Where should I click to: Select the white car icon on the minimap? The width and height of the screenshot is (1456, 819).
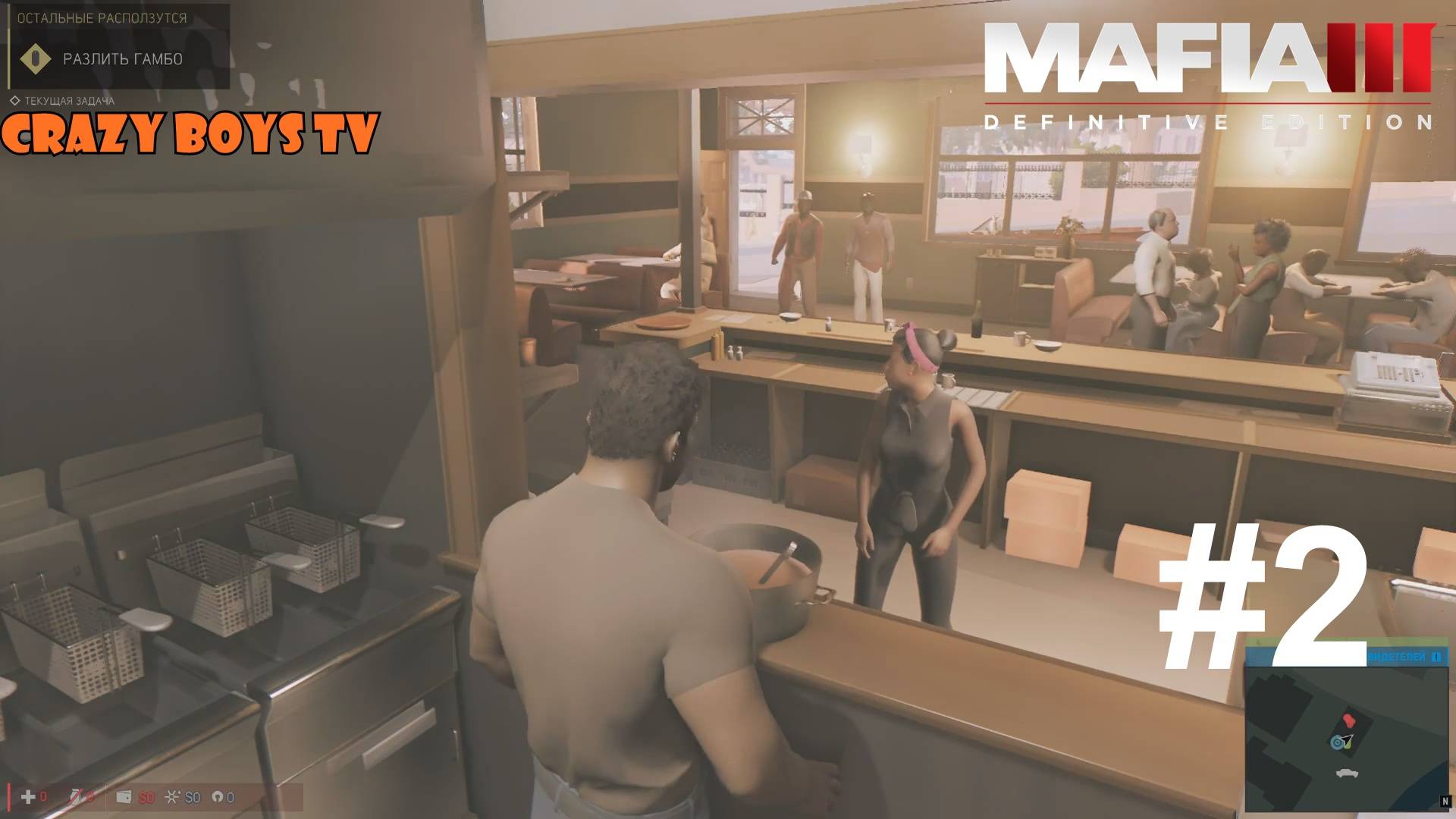click(1347, 773)
